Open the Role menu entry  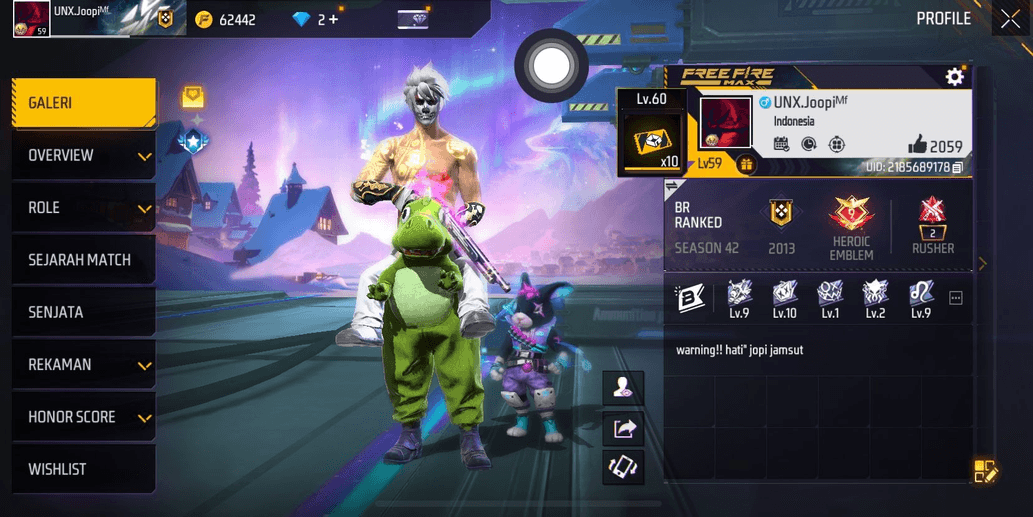(x=84, y=208)
